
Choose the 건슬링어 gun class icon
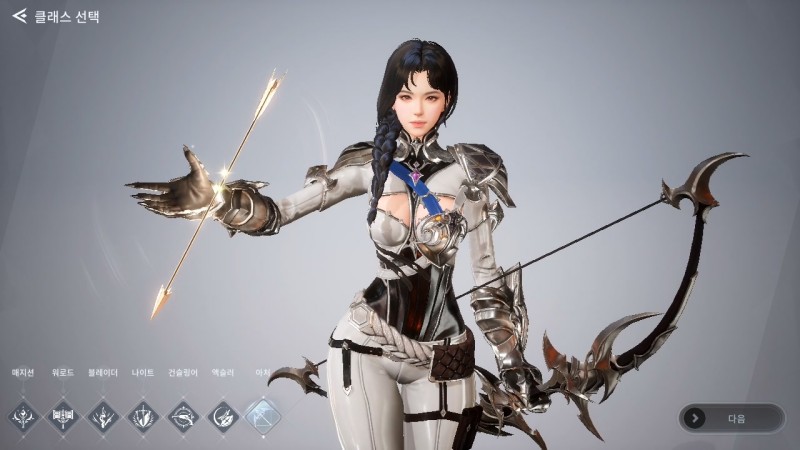[x=183, y=413]
